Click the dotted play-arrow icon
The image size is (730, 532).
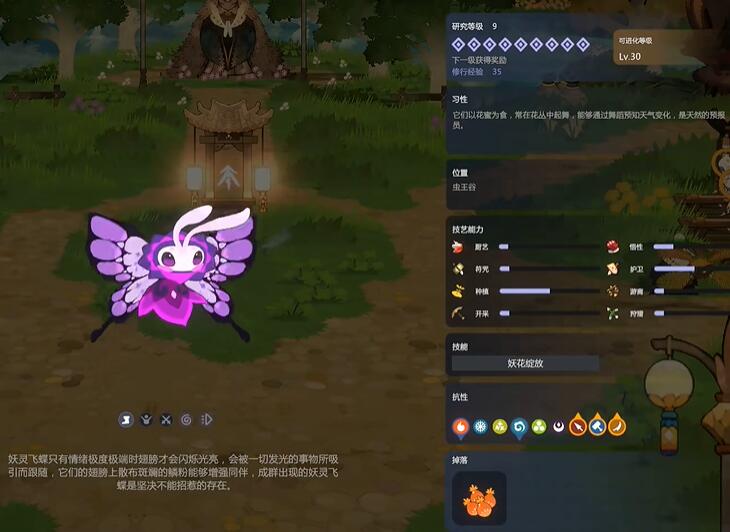click(206, 419)
